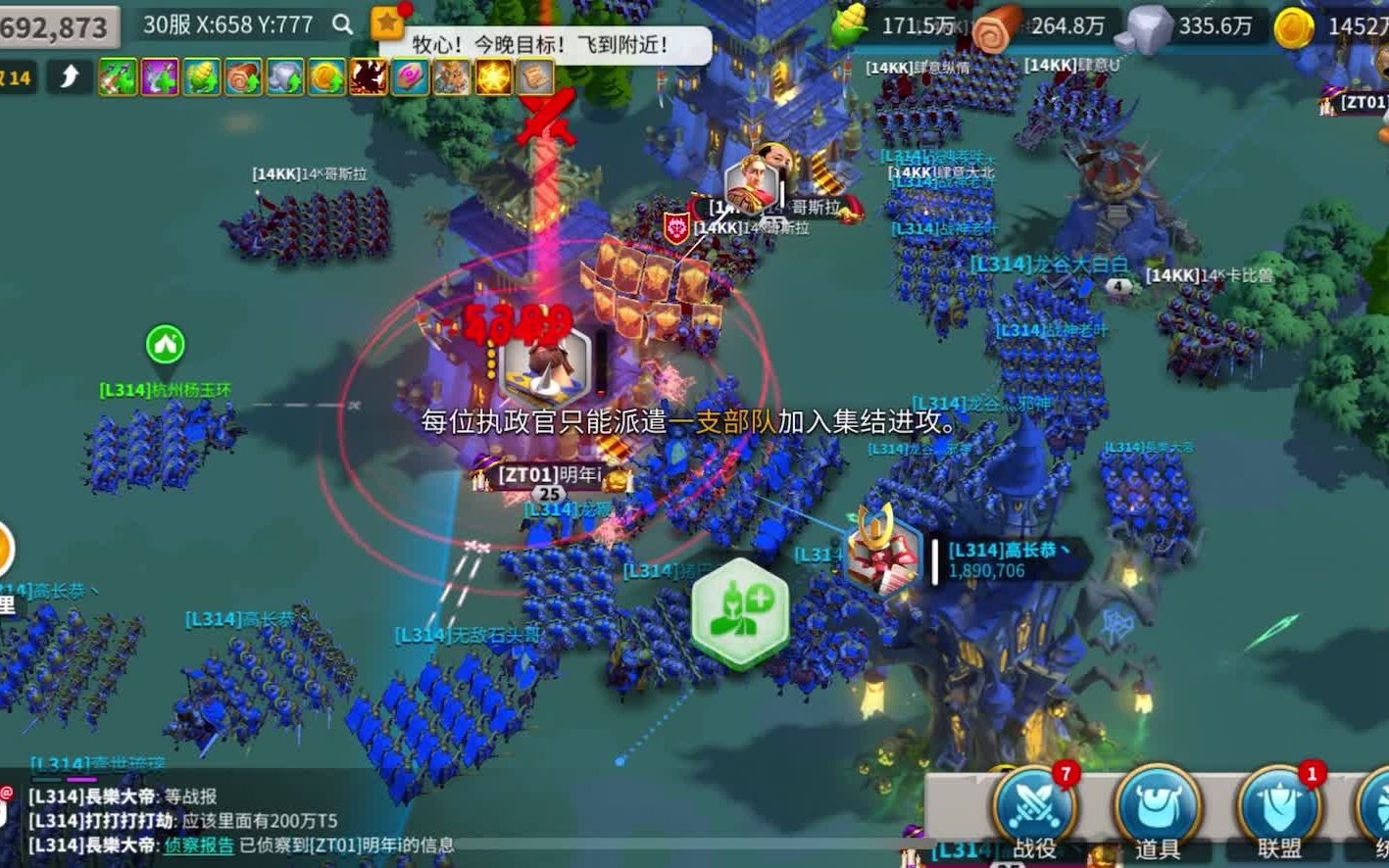Select the wood log production buff icon
Viewport: 1389px width, 868px height.
tap(243, 77)
